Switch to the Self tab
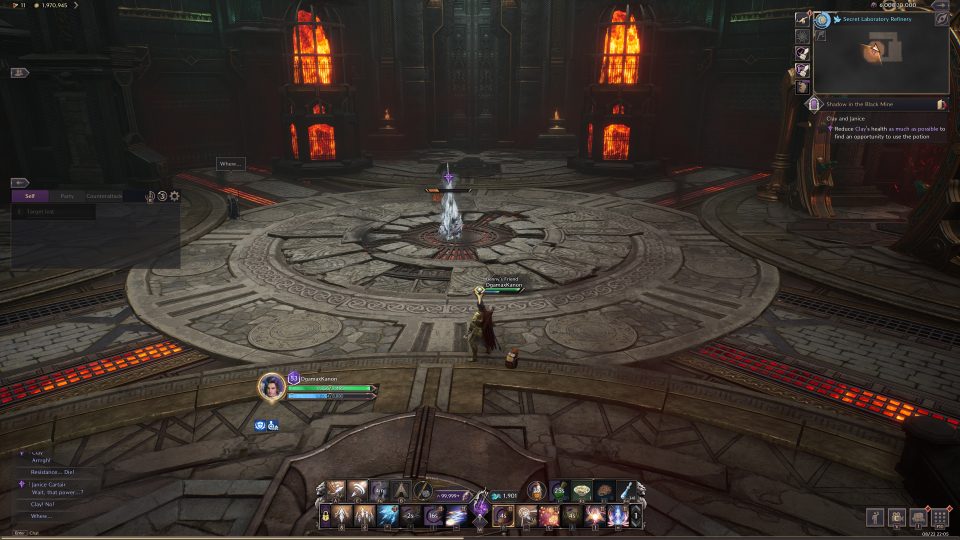The image size is (960, 540). point(30,196)
